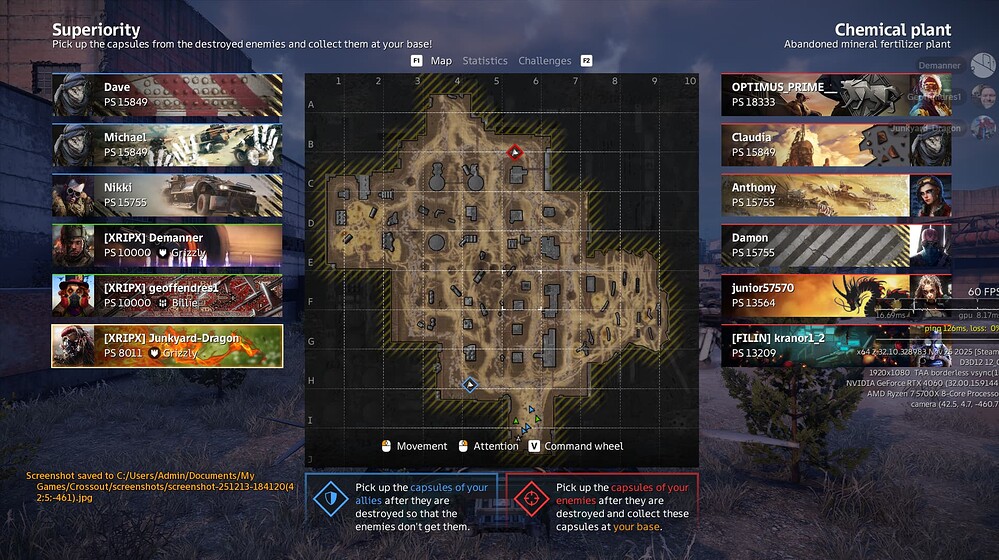Select Damon's enemy player card

click(836, 245)
